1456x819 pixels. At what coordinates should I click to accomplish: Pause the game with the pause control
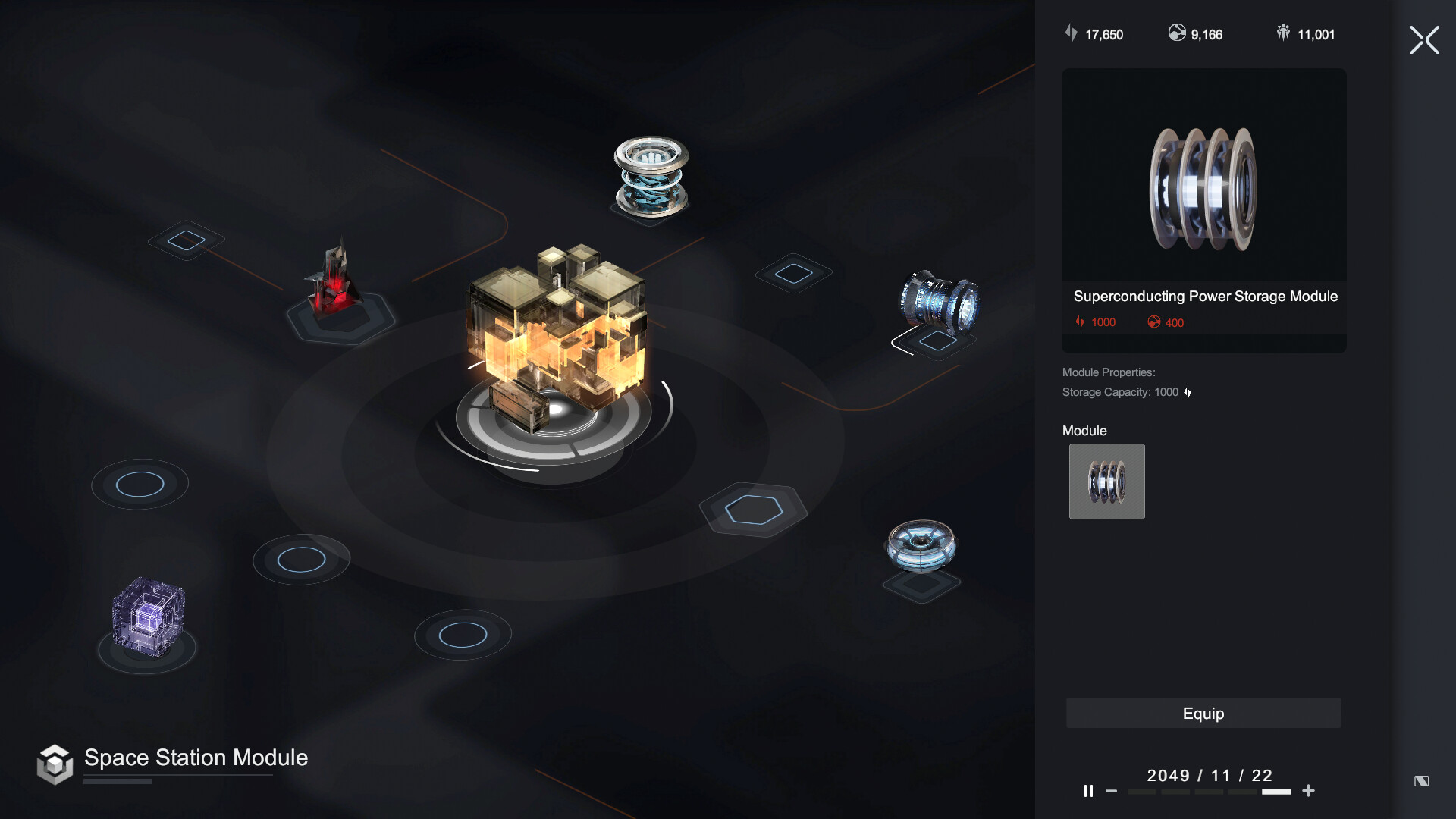click(1089, 791)
